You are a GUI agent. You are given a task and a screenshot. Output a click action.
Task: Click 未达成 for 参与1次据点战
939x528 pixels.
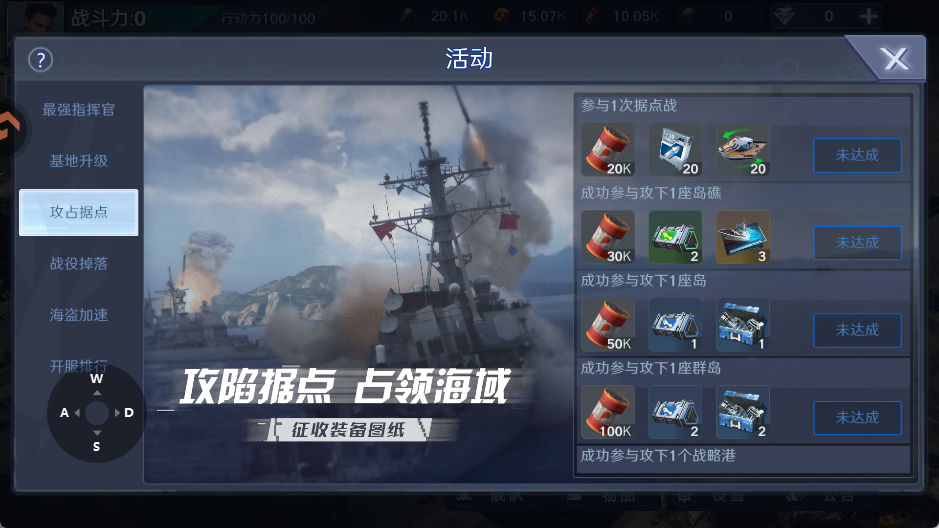[856, 155]
